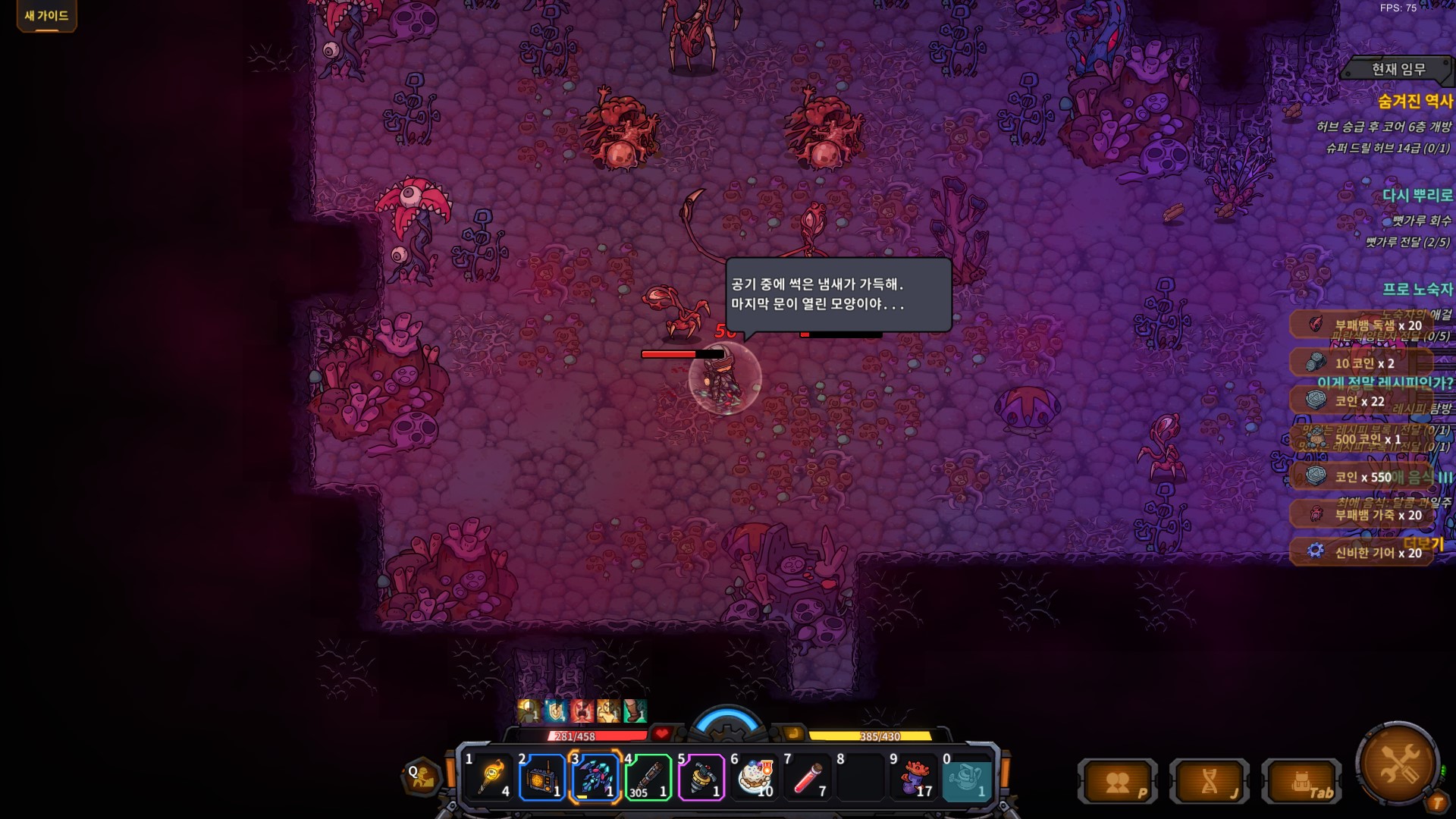Click the 현재 임무 quest tracker header

tap(1398, 69)
